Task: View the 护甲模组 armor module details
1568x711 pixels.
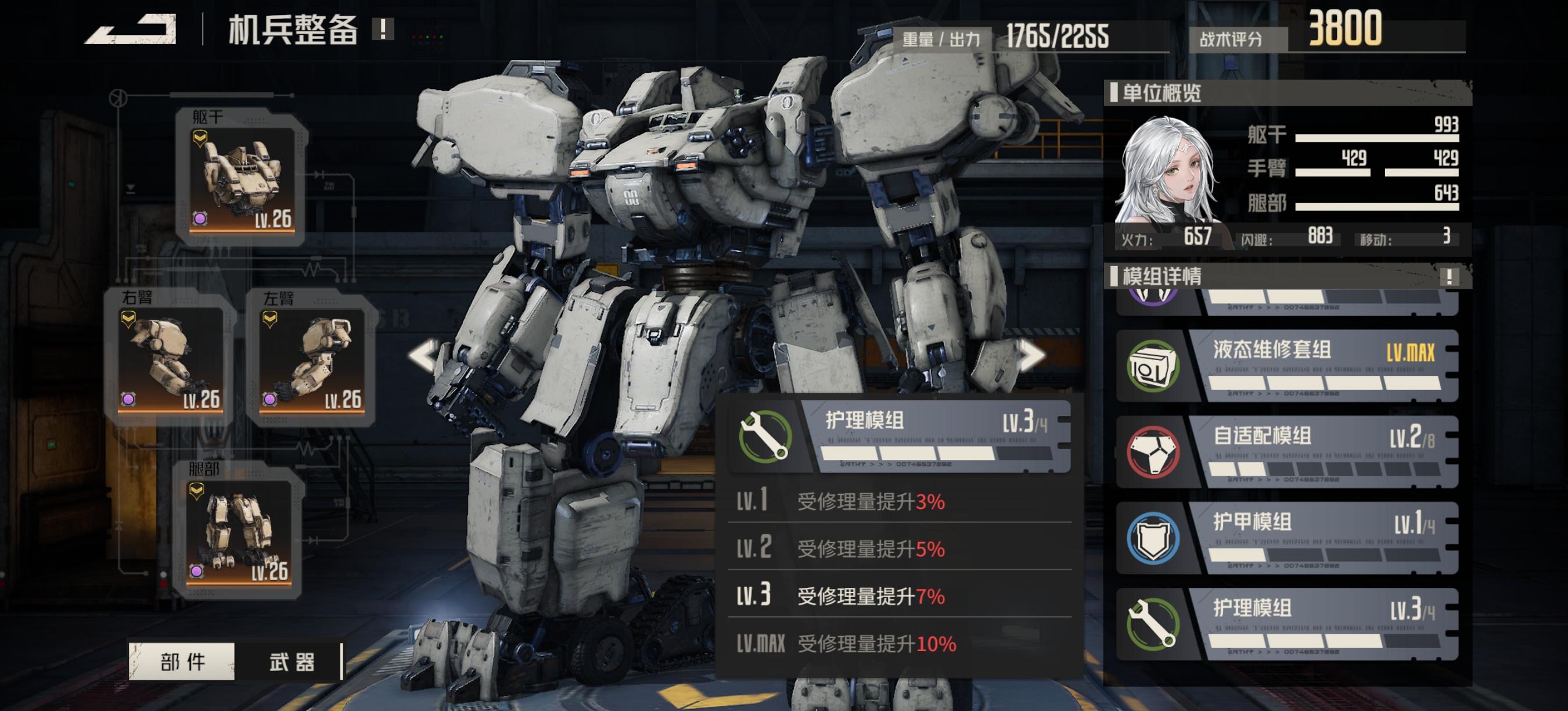Action: (1288, 538)
